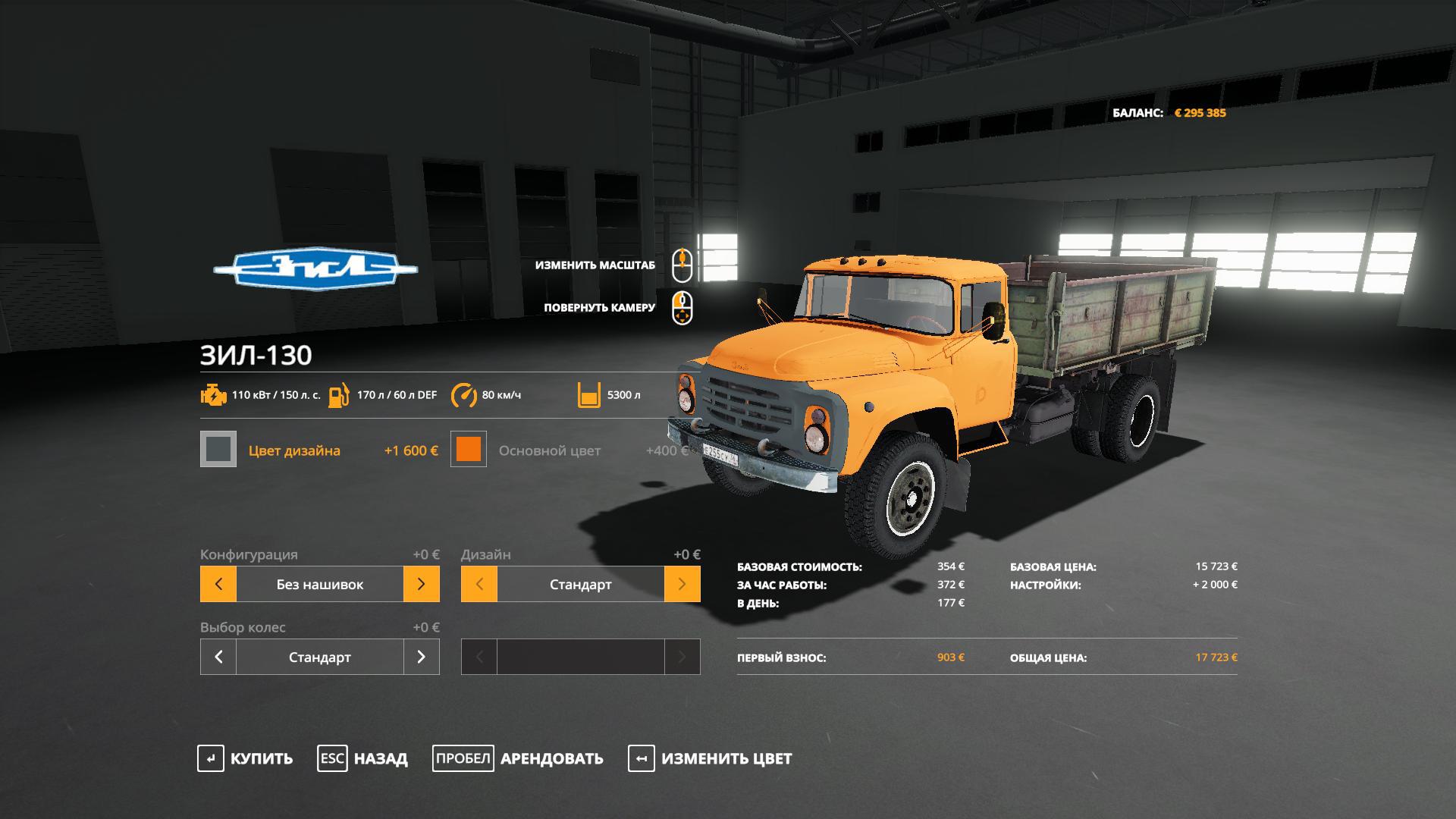Image resolution: width=1456 pixels, height=819 pixels.
Task: Choose Арендовать to lease the truck
Action: [x=518, y=758]
